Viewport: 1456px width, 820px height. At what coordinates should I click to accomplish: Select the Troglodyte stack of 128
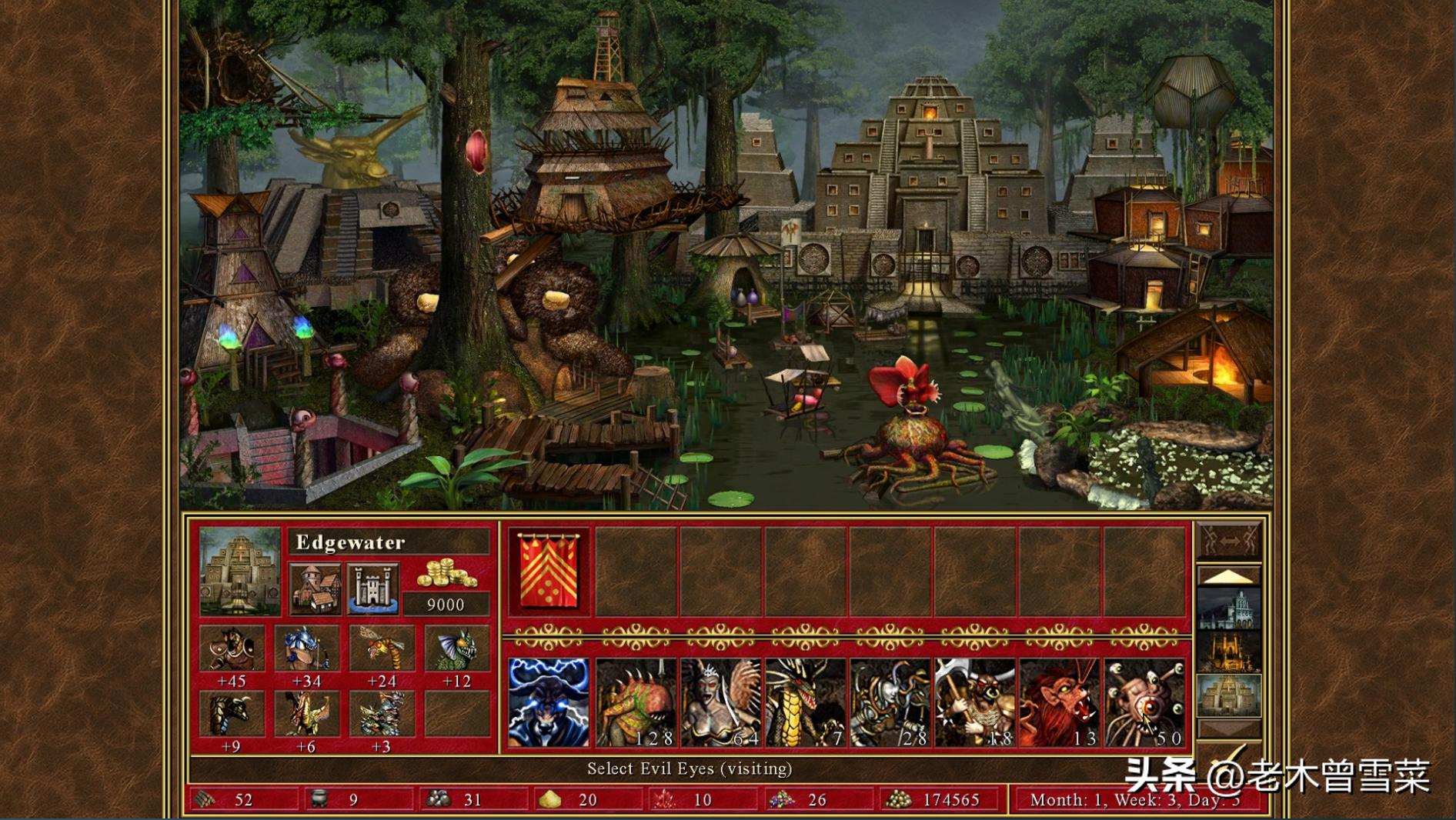636,702
